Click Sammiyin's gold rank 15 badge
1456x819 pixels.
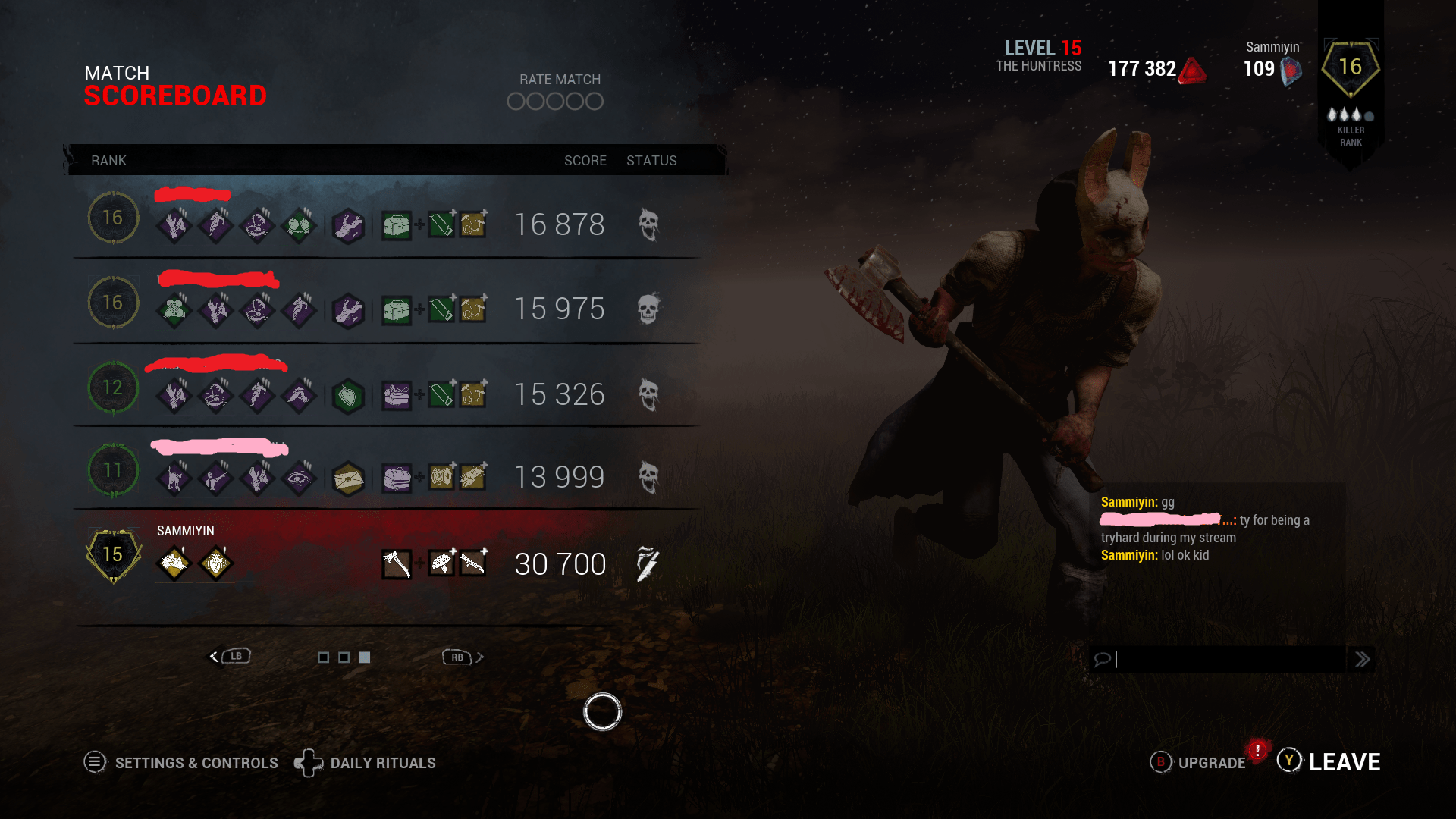pos(112,554)
